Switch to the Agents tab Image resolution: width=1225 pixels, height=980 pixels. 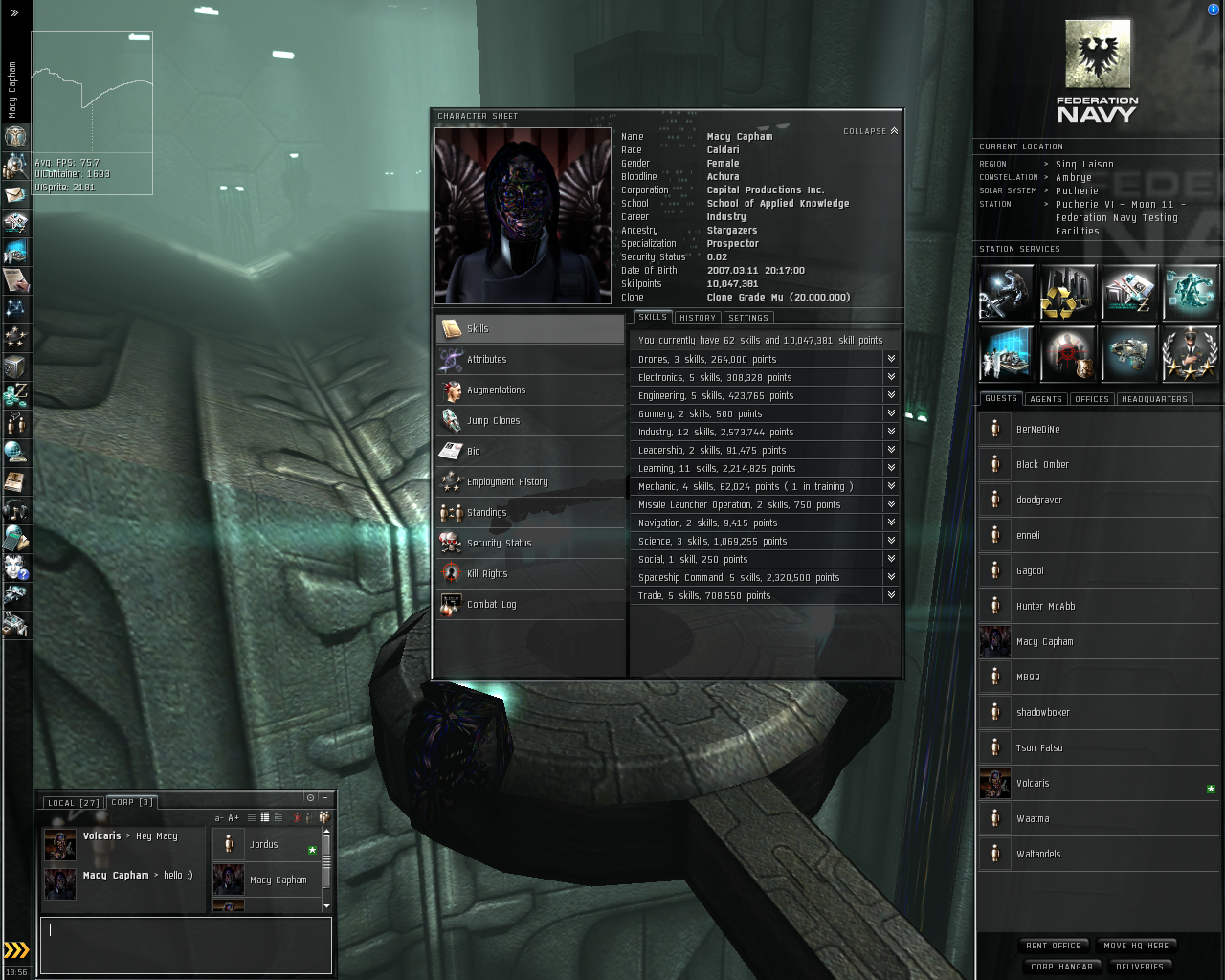point(1046,399)
